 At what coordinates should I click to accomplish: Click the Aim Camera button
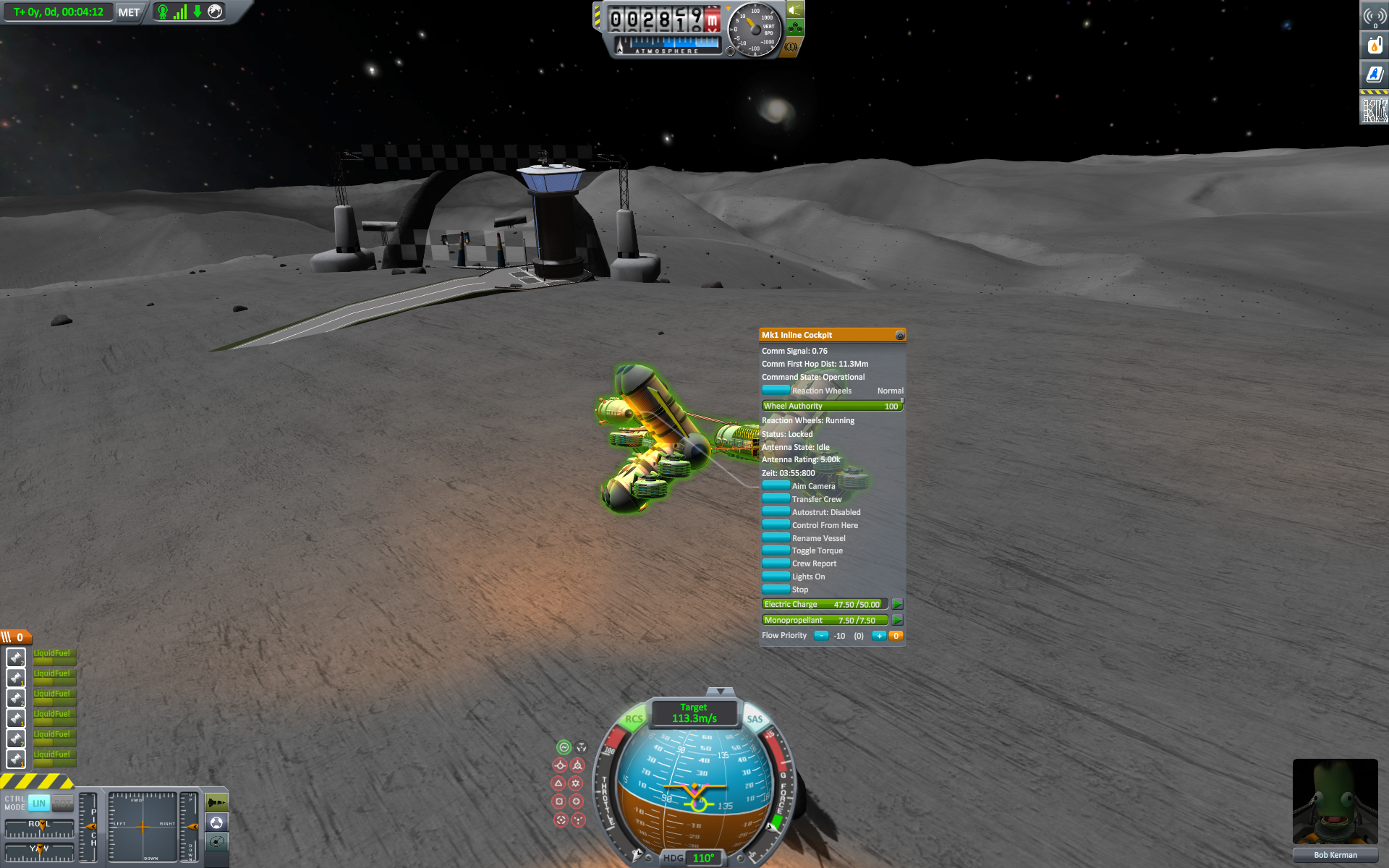coord(776,486)
